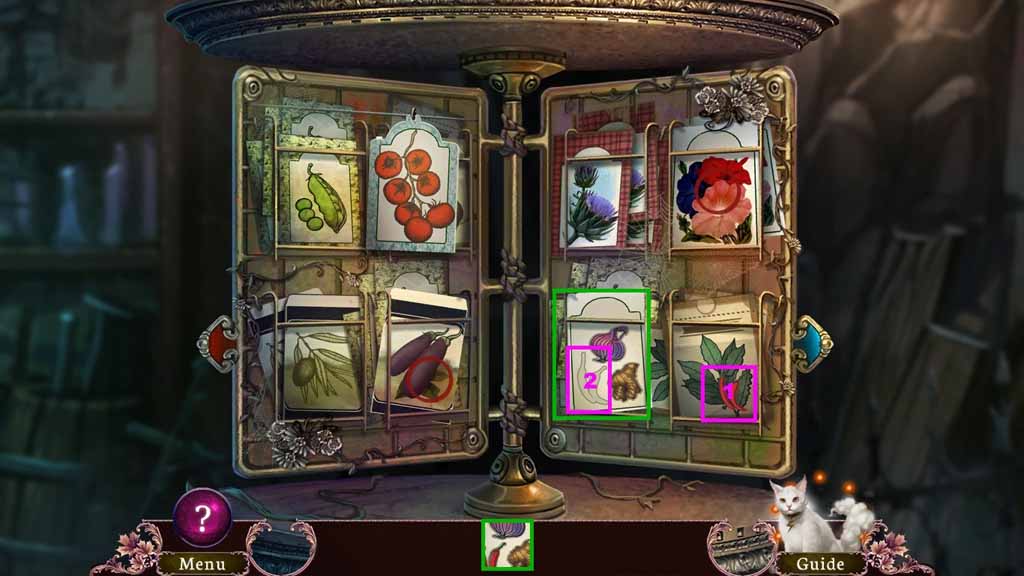Open the Menu

click(x=202, y=564)
